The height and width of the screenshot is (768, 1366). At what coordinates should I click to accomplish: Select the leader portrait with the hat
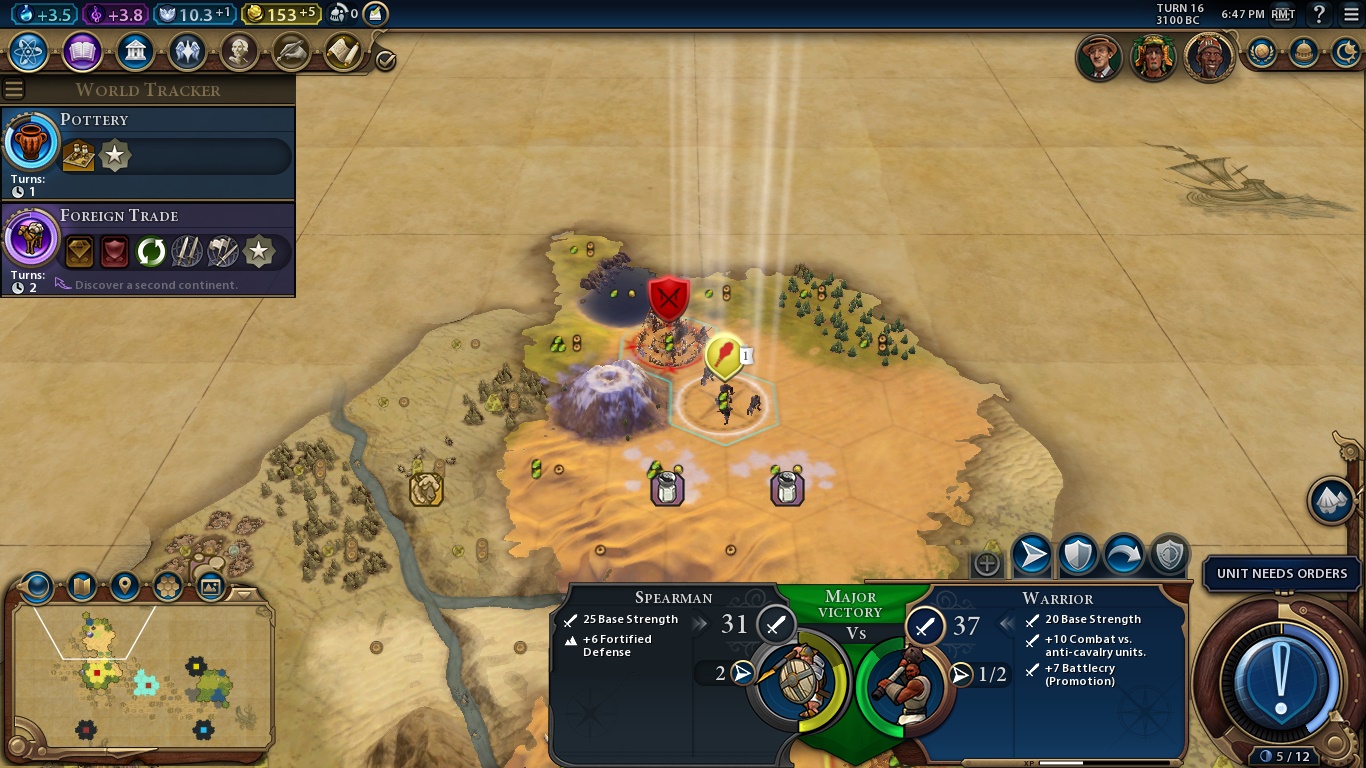tap(1099, 57)
